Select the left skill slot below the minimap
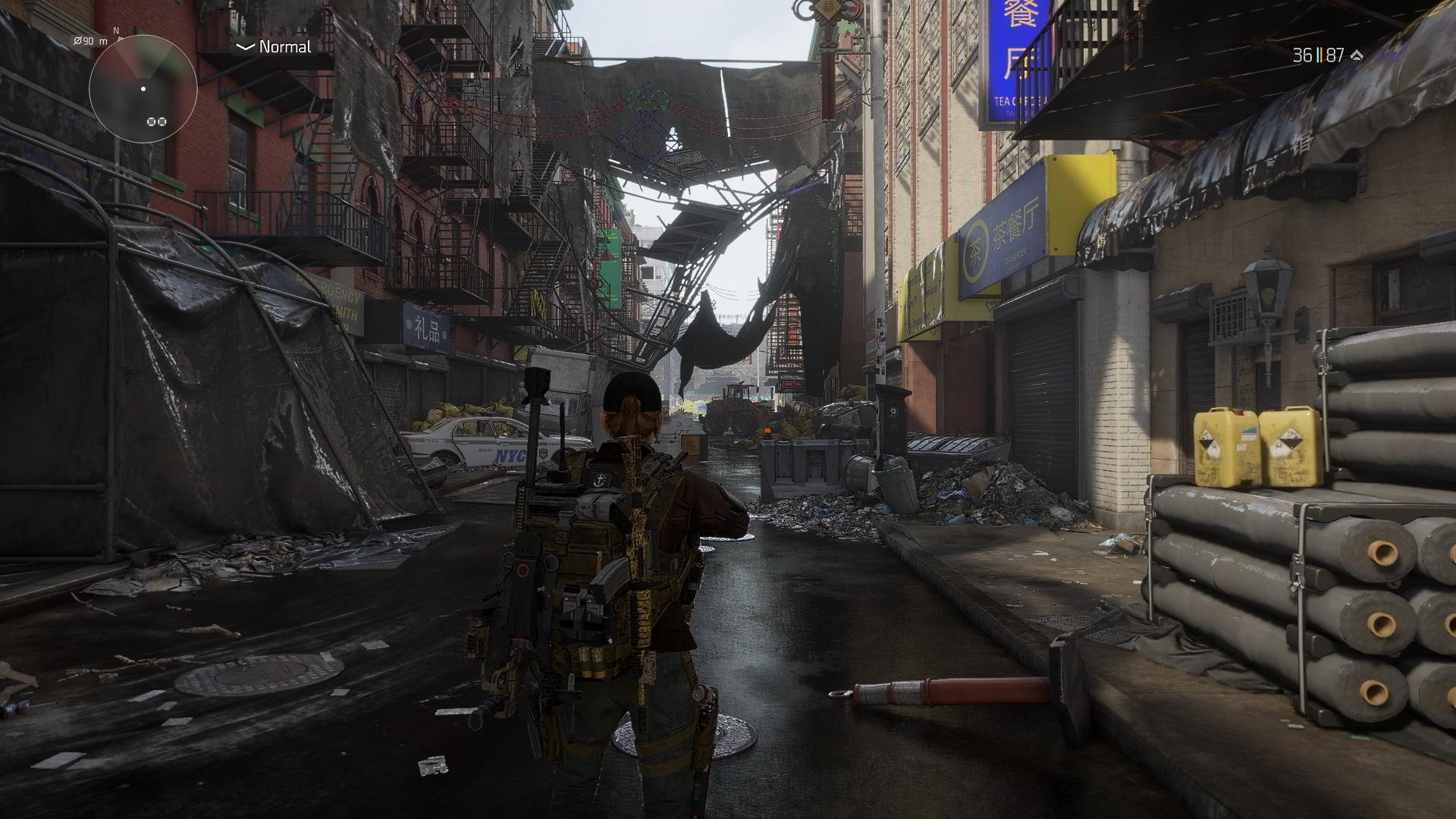 click(x=151, y=121)
